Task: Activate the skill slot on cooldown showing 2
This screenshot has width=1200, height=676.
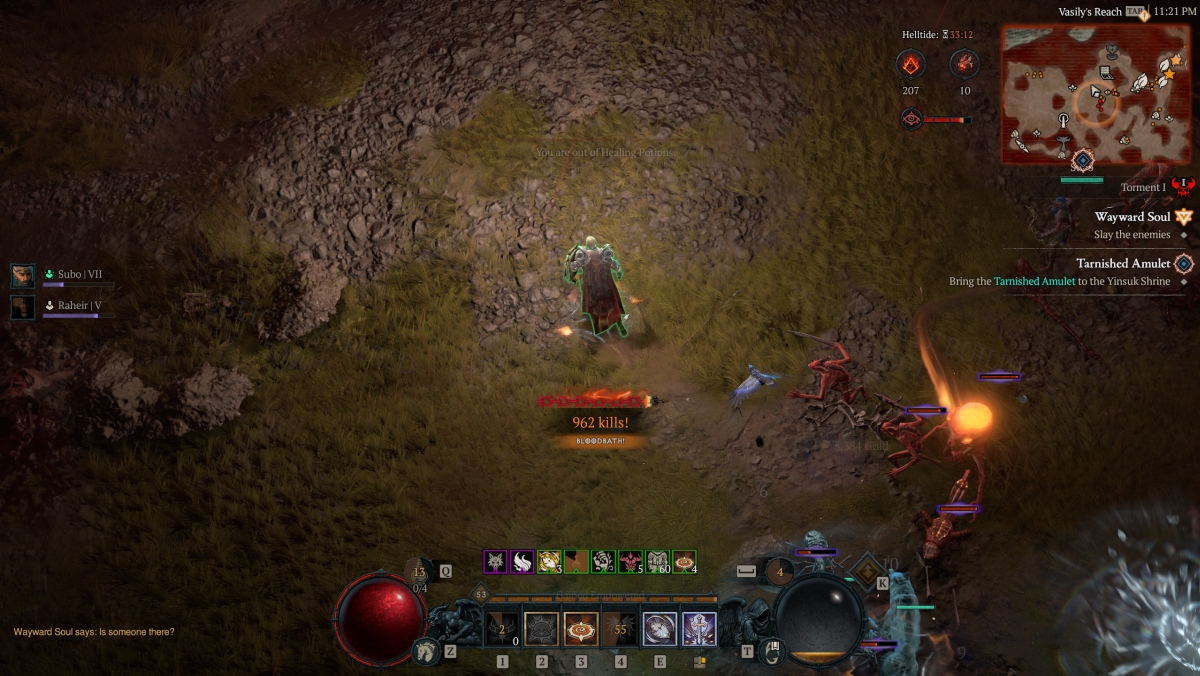Action: [502, 629]
